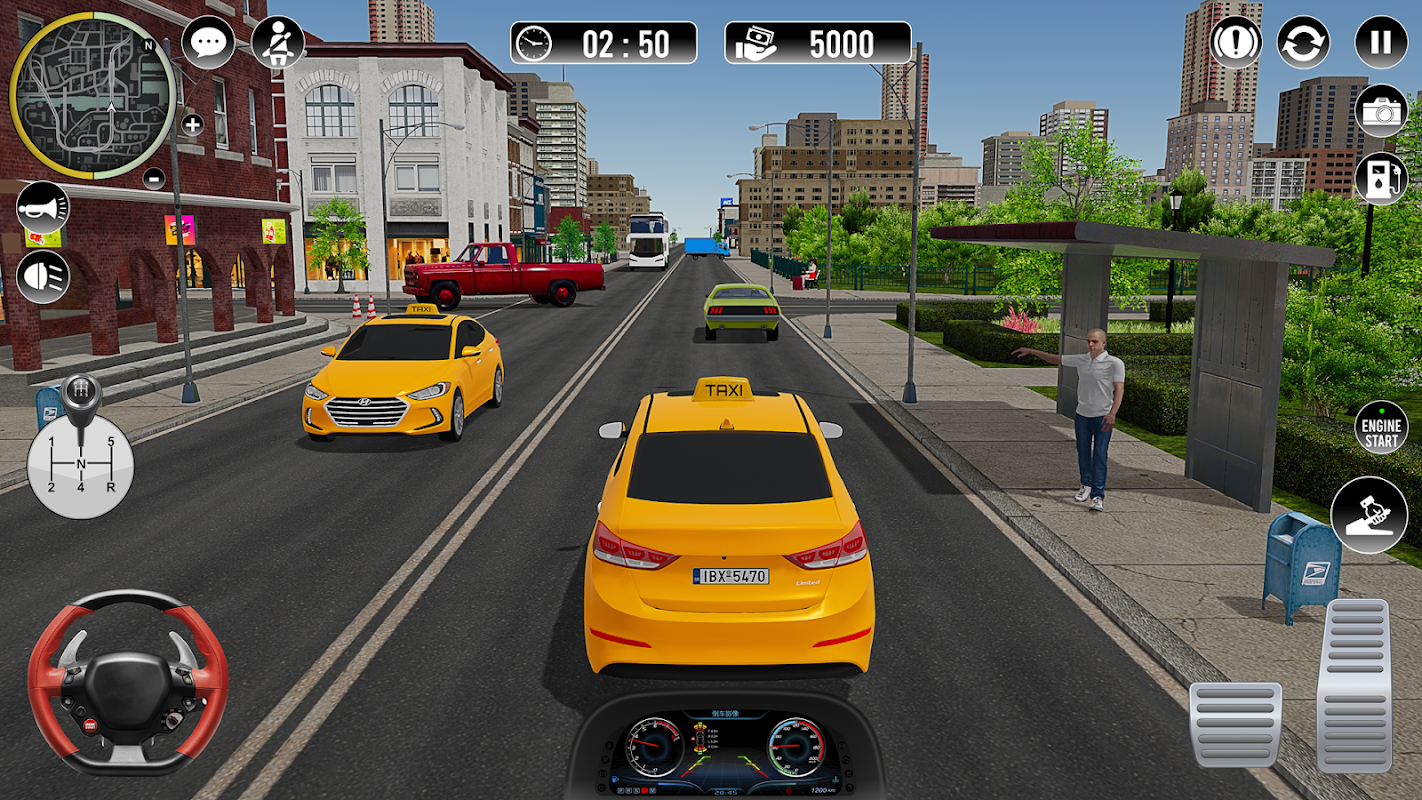1422x800 pixels.
Task: Open the circular minimap
Action: point(92,96)
